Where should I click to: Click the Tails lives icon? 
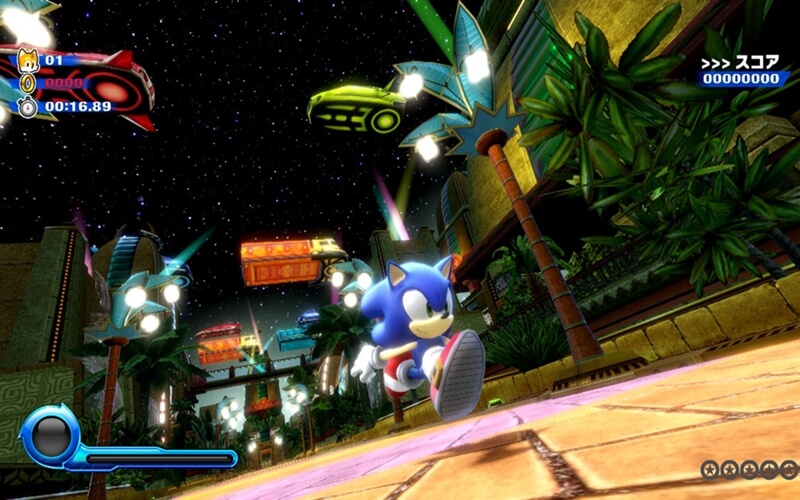tap(27, 61)
